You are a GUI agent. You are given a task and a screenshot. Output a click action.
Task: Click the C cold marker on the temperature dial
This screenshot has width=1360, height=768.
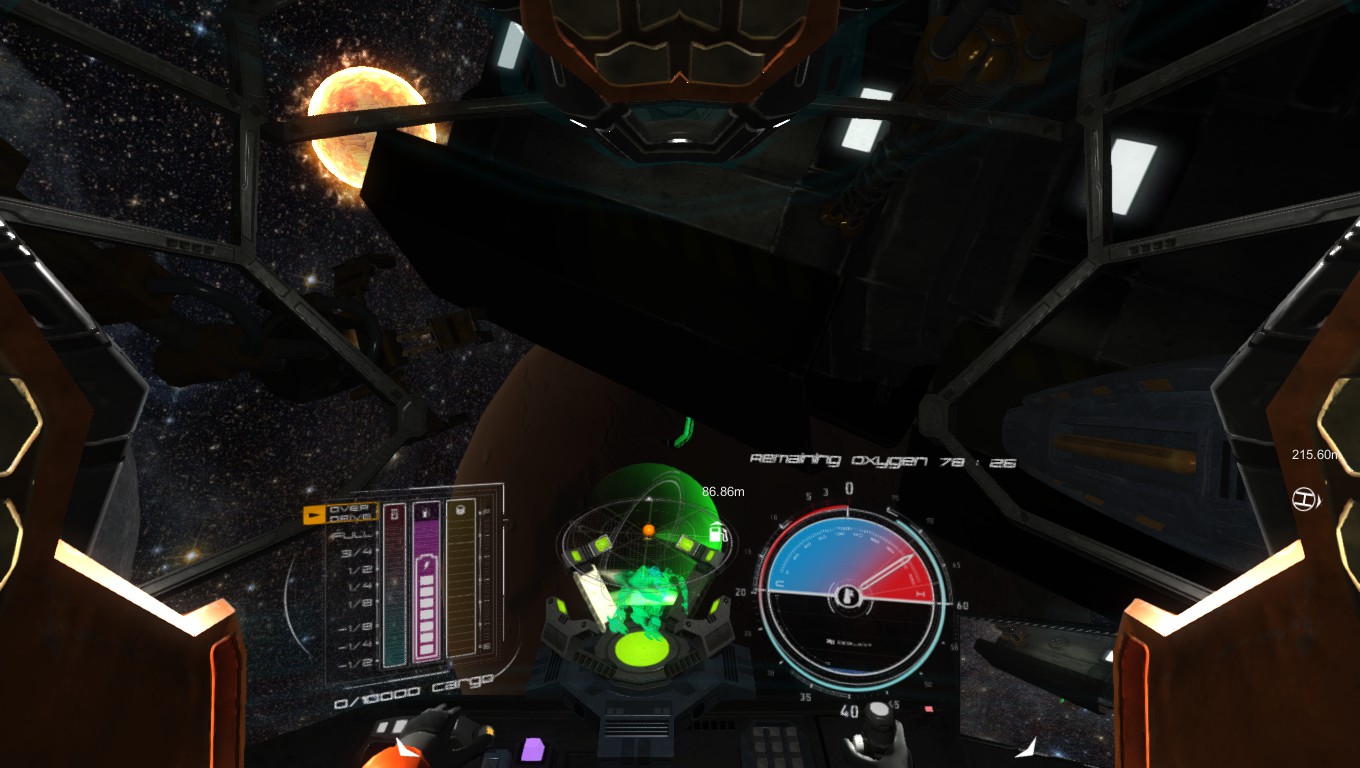click(778, 582)
